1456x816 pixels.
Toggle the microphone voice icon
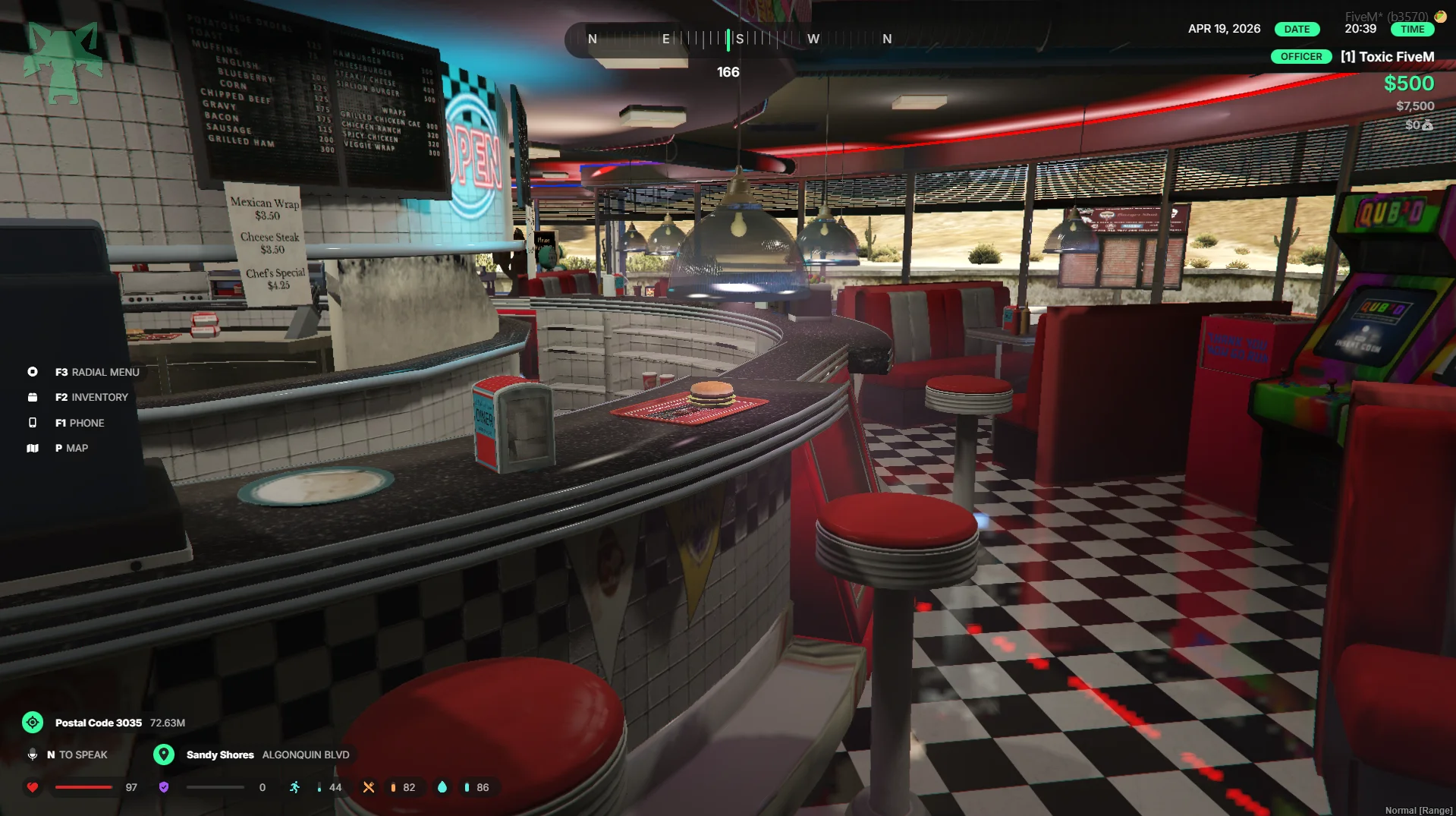pyautogui.click(x=33, y=755)
